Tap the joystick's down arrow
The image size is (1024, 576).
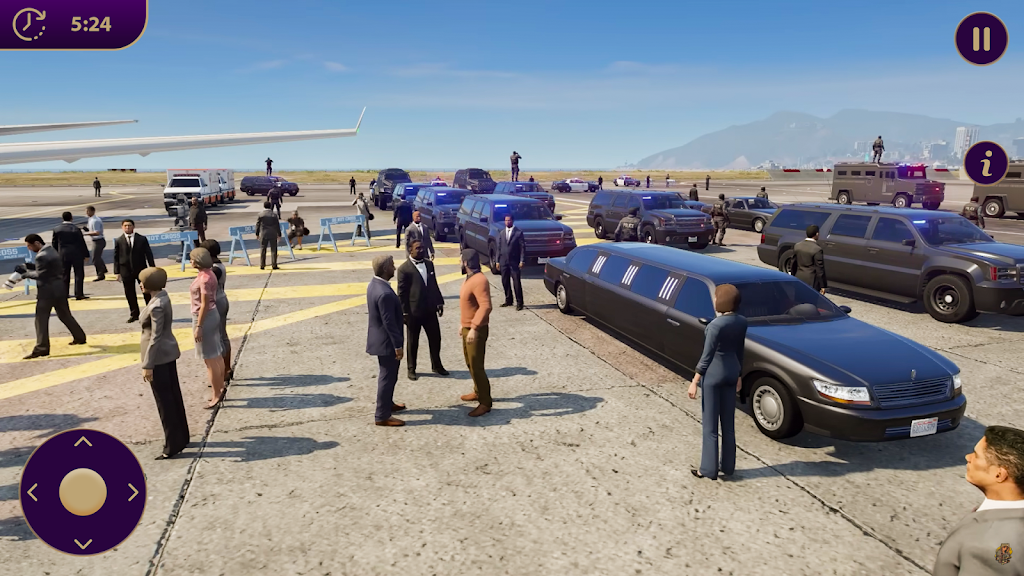tap(83, 543)
